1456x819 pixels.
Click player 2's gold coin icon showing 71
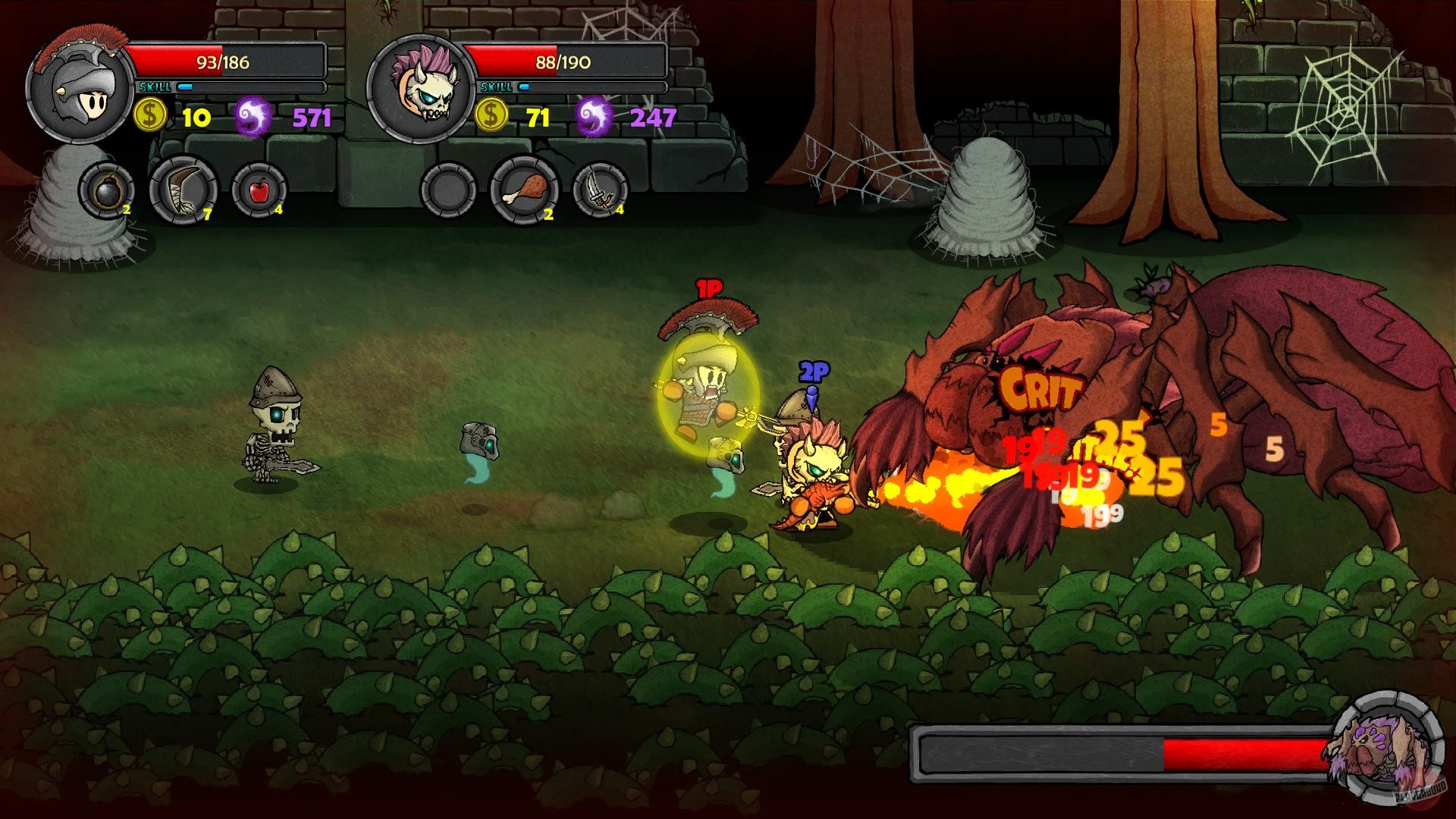(x=490, y=115)
